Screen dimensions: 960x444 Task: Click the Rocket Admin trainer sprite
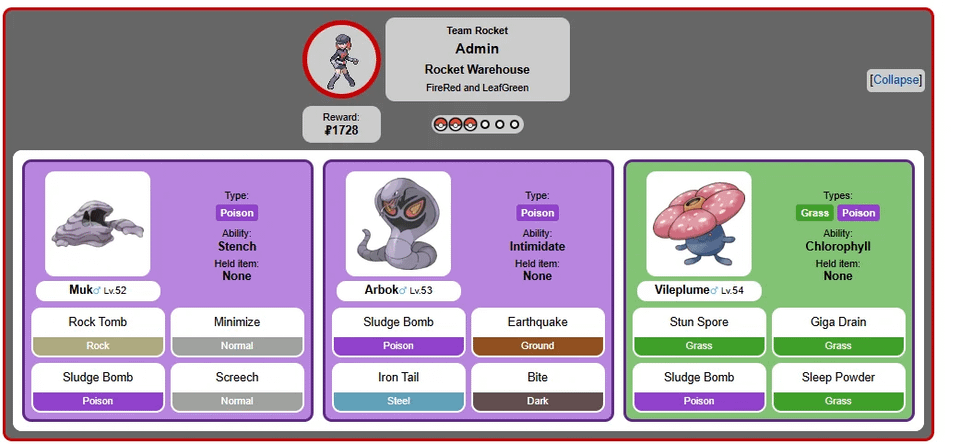[x=342, y=61]
